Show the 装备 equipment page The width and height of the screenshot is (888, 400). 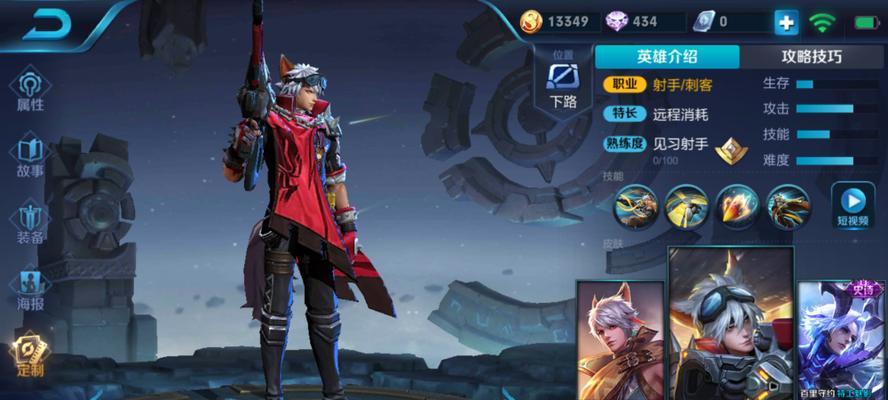click(30, 223)
